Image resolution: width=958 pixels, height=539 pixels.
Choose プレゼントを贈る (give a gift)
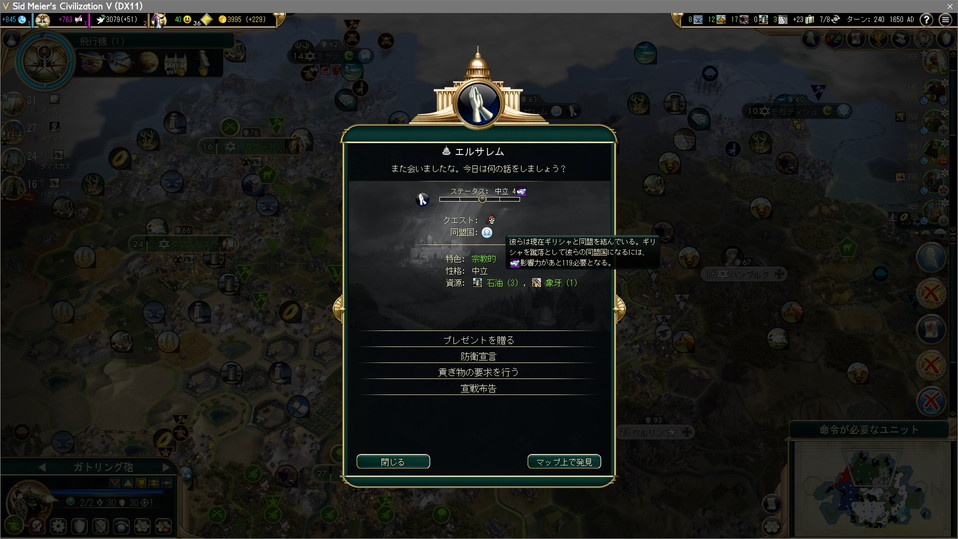pyautogui.click(x=478, y=340)
